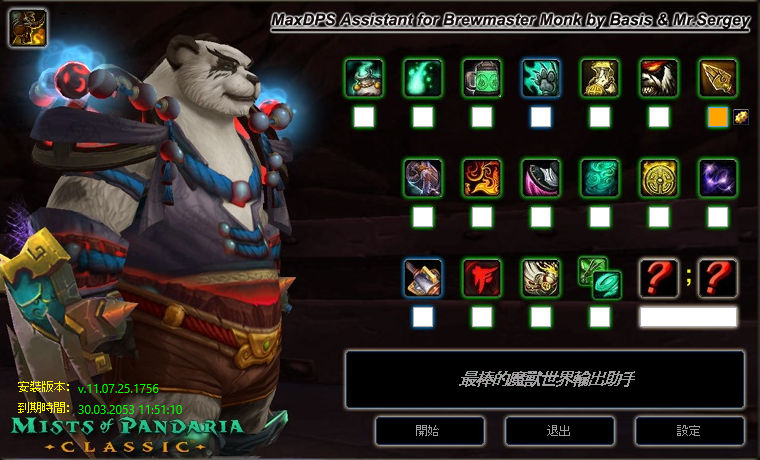Toggle the checkbox under the hammer icon
Viewport: 760px width, 460px height.
[422, 317]
